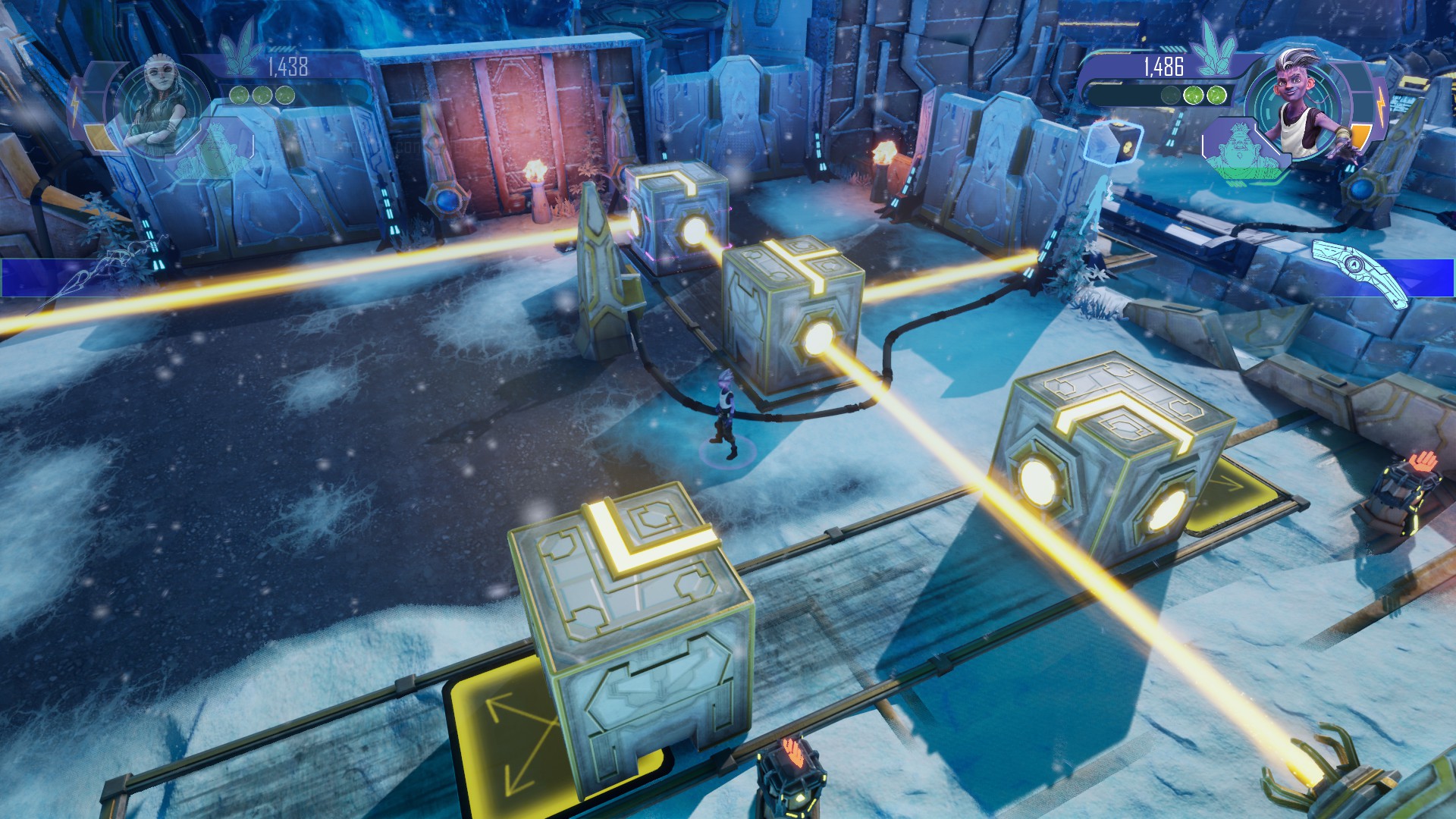Screen dimensions: 1456x819
Task: Activate the curved boomerang blade weapon icon
Action: click(x=1360, y=271)
